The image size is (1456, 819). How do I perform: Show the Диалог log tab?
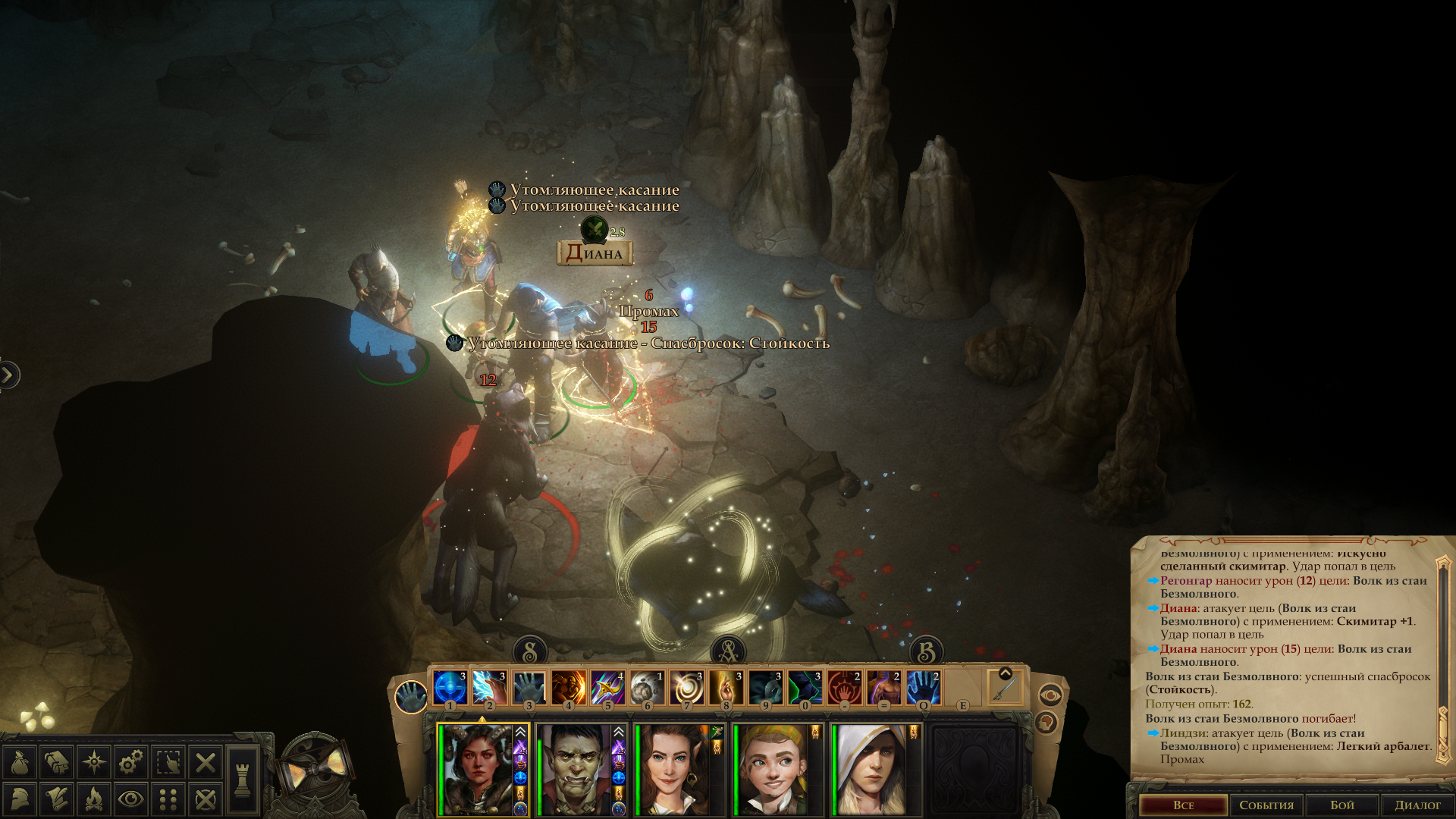point(1417,805)
